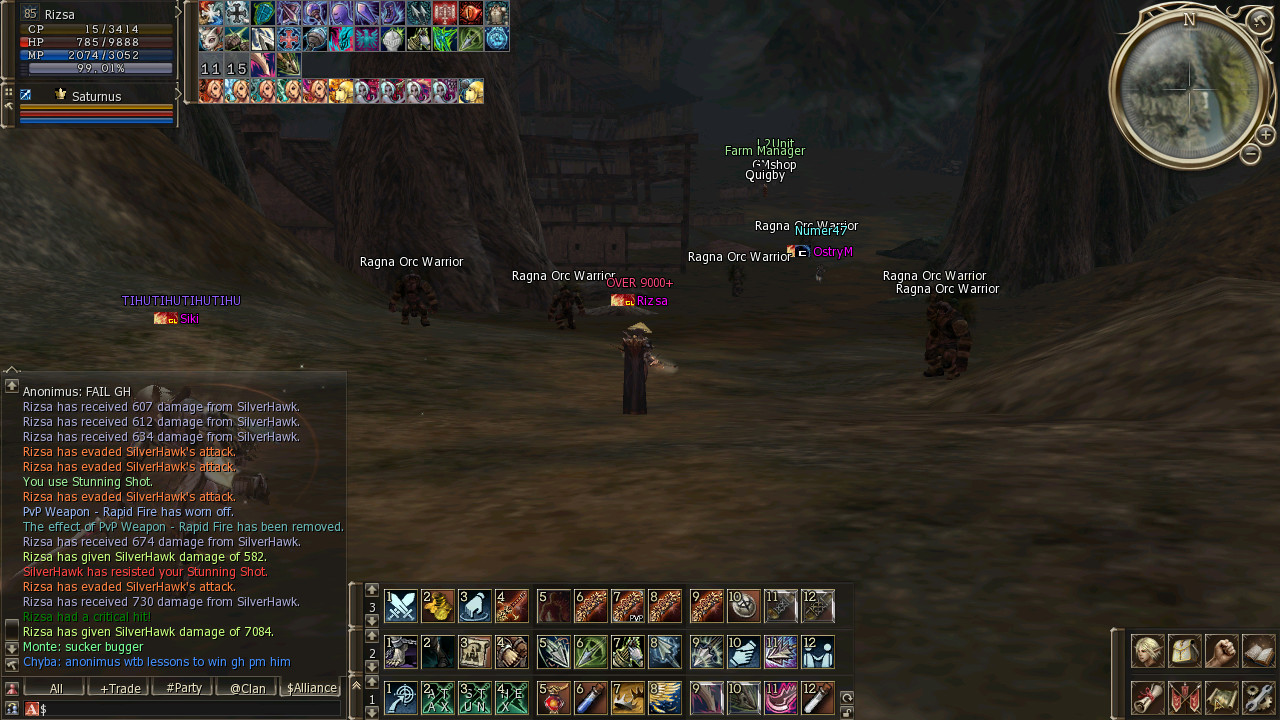Open the clan banners icon
The width and height of the screenshot is (1280, 720).
(1185, 697)
